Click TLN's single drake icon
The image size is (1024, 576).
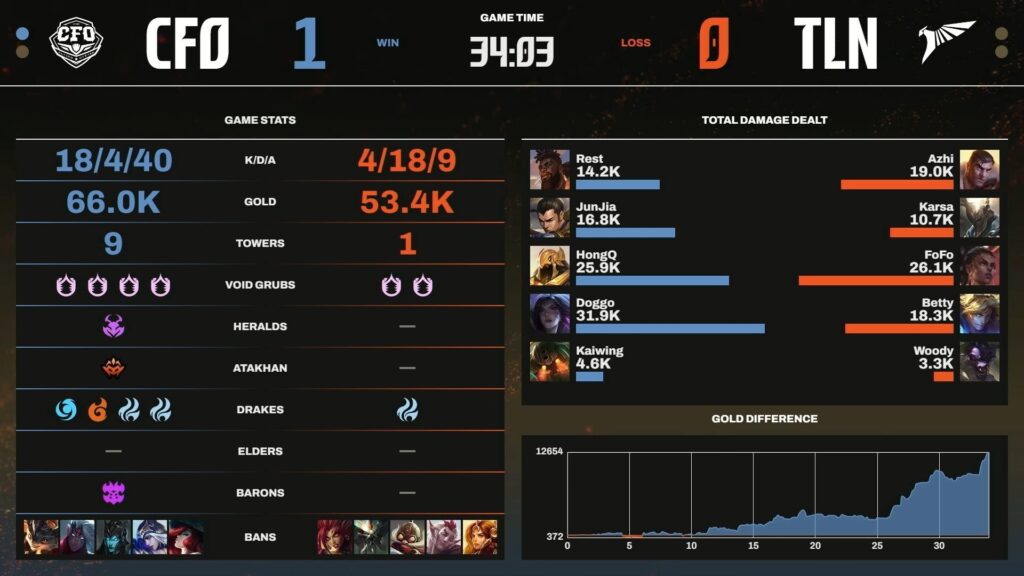(407, 409)
